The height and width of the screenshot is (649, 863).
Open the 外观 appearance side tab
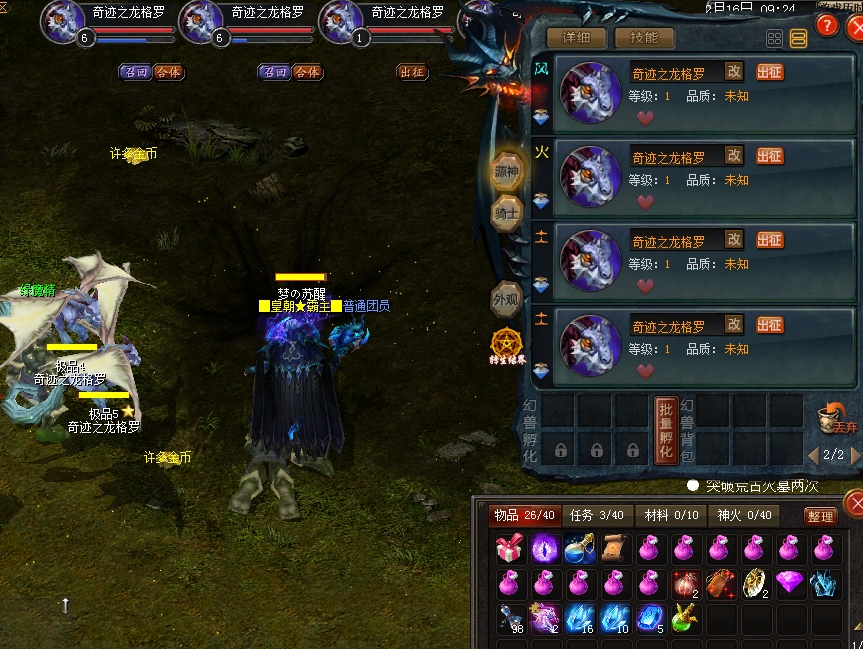507,298
